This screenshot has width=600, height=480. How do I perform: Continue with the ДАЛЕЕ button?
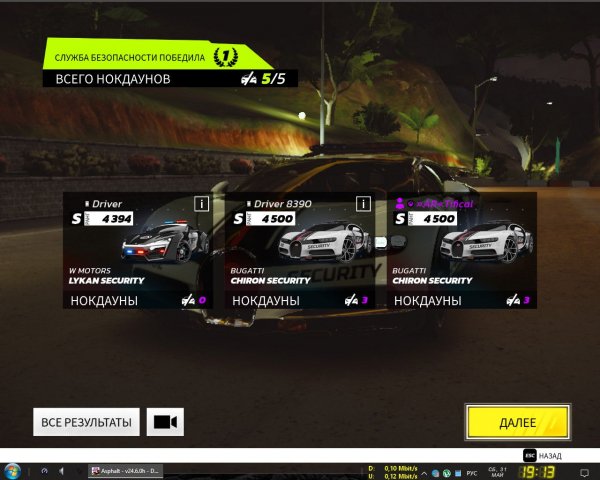point(517,422)
